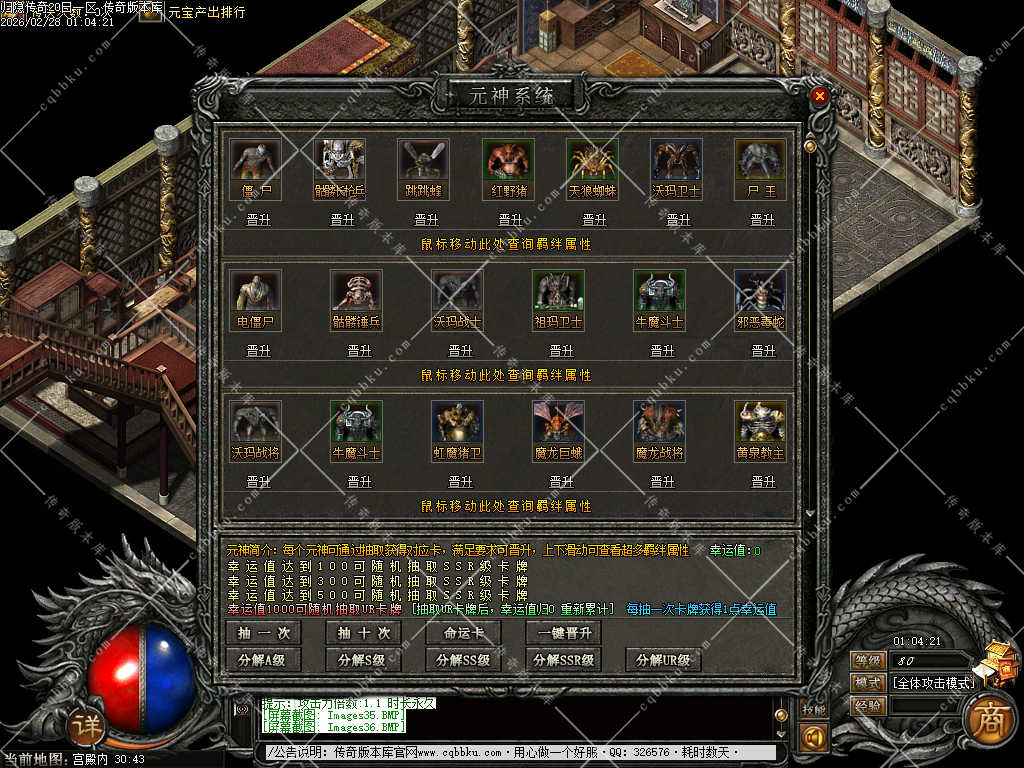Select the 分解SS级 button
Image resolution: width=1024 pixels, height=768 pixels.
click(464, 660)
